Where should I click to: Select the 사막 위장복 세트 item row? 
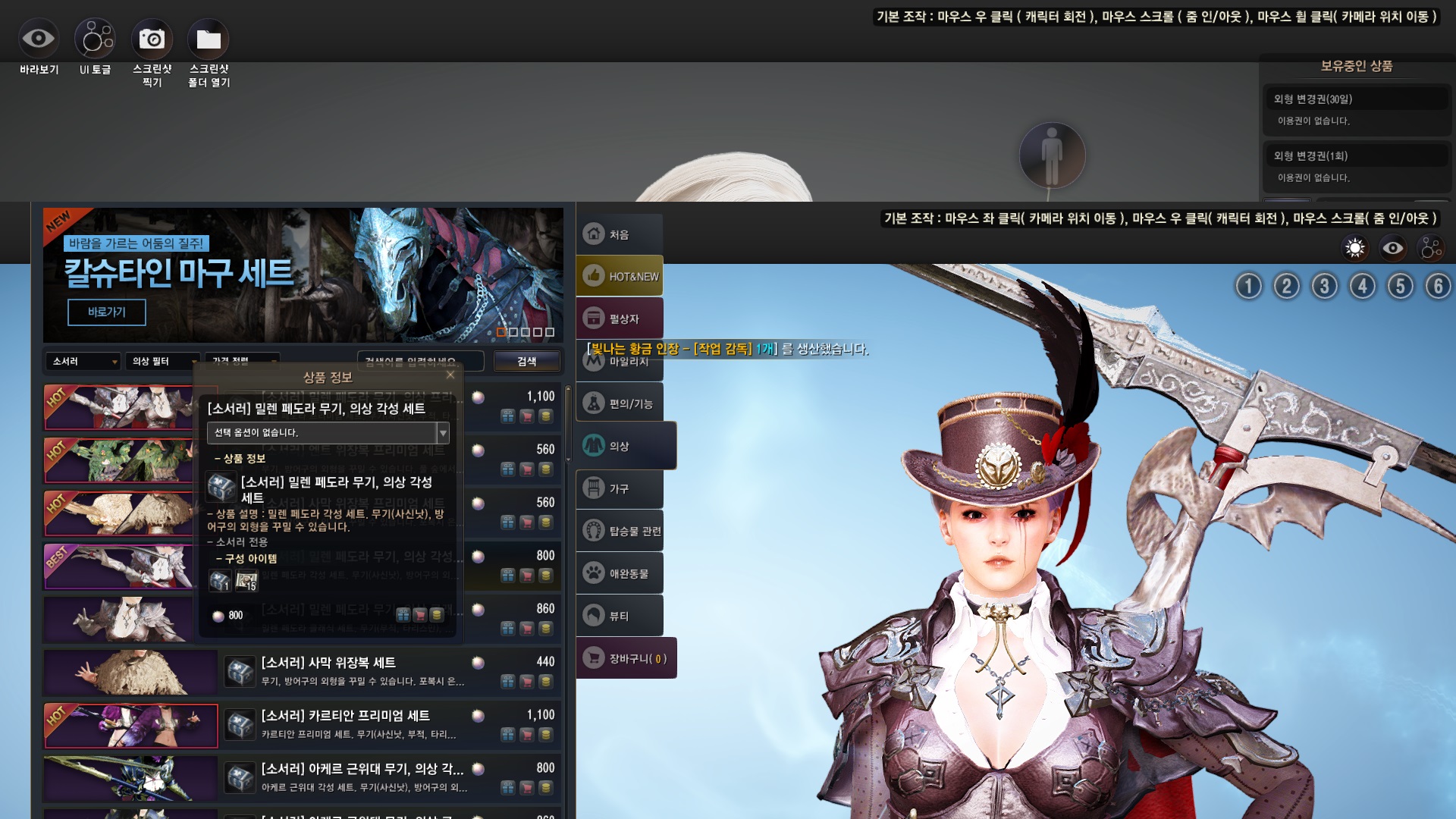(362, 671)
